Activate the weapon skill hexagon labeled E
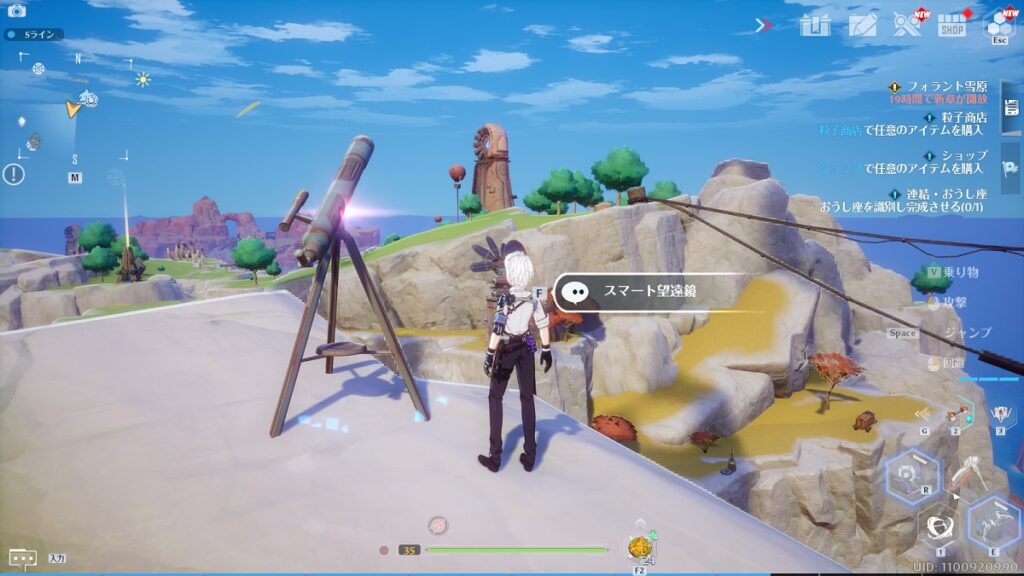This screenshot has width=1024, height=576. point(994,521)
